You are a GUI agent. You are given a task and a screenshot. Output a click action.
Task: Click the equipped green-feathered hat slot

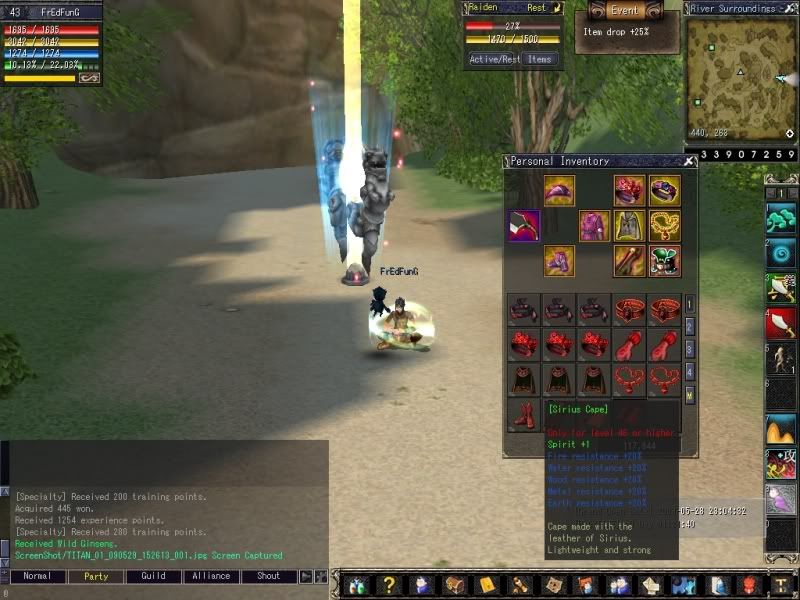coord(664,261)
